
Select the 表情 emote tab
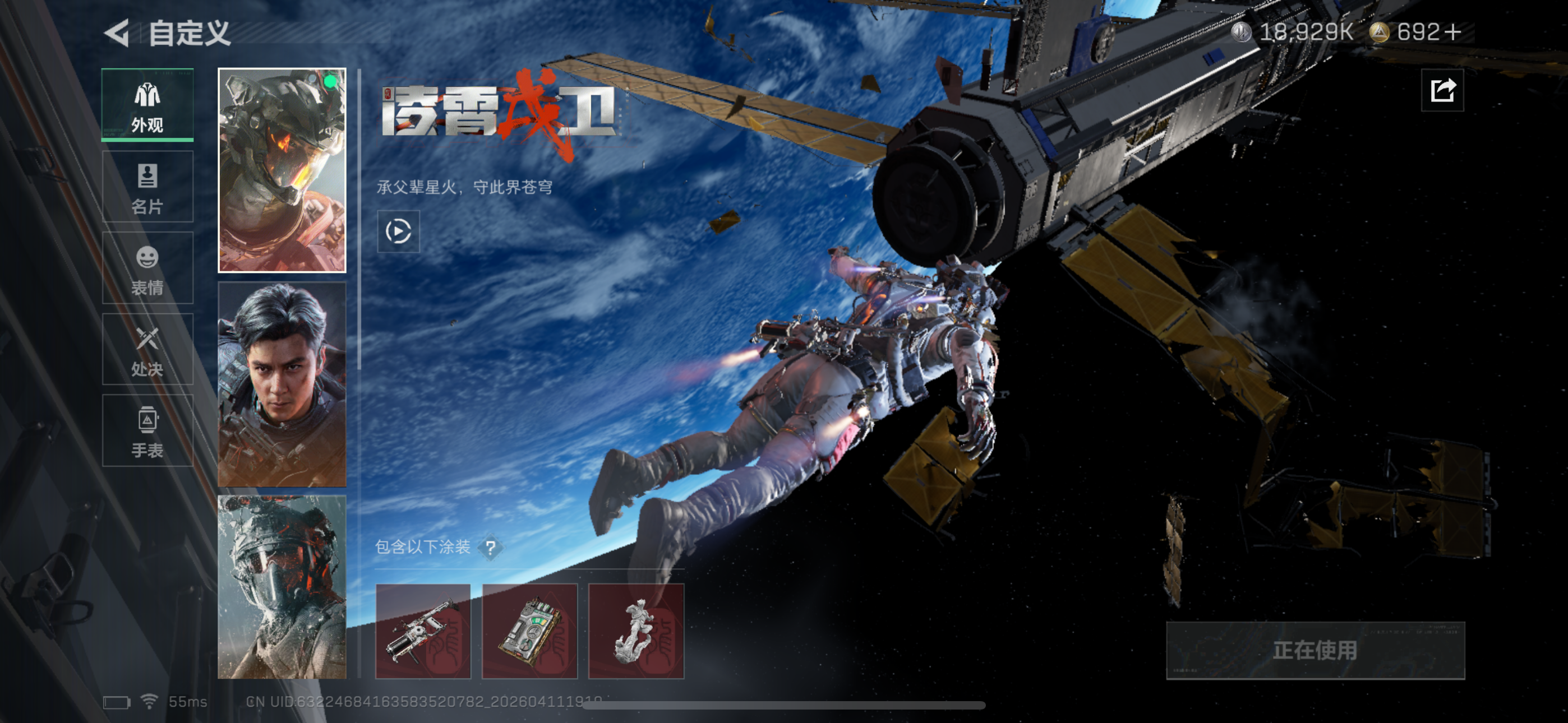(x=147, y=268)
